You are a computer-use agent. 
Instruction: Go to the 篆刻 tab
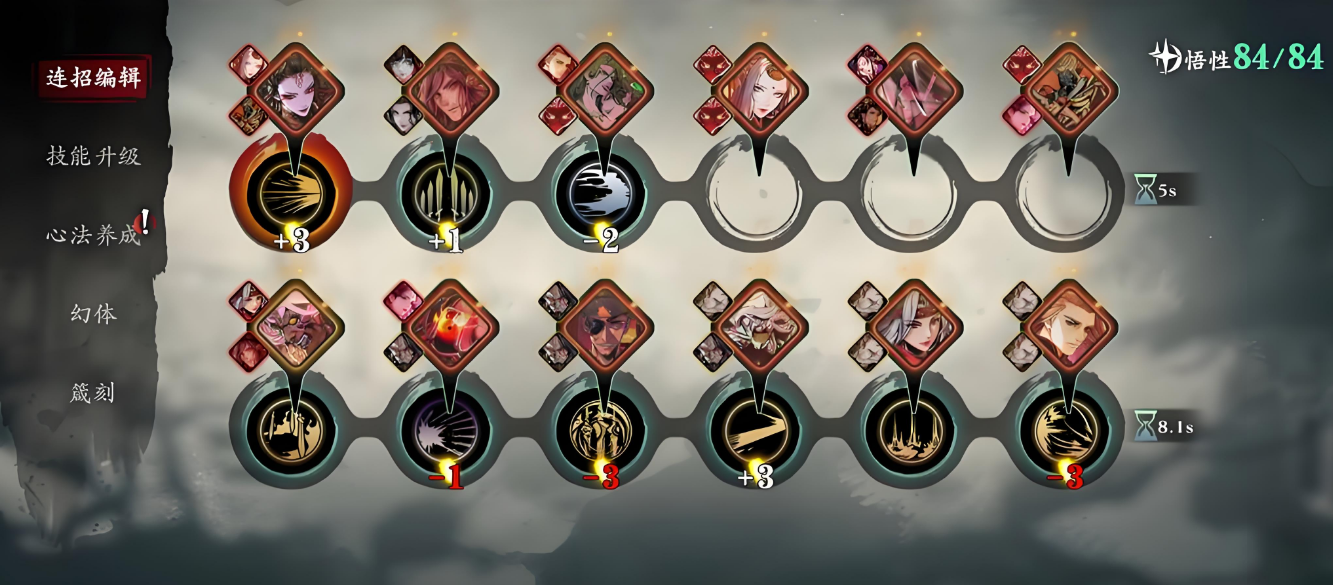point(93,393)
